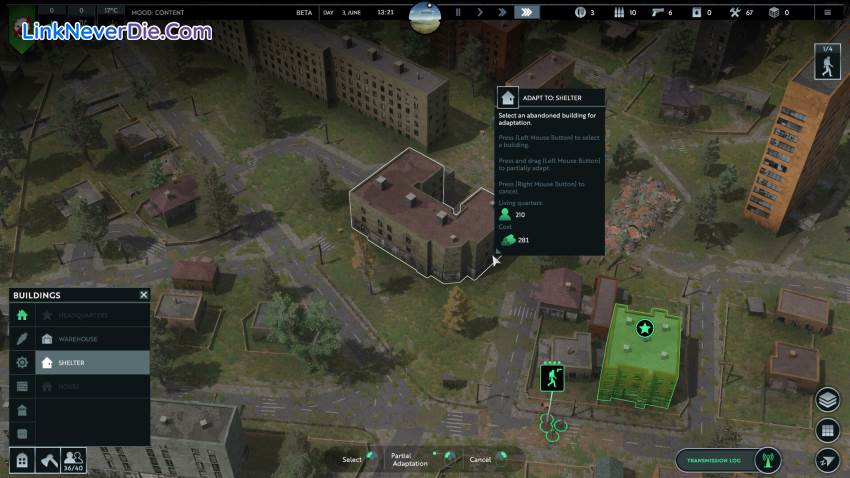Select the green house category tab
Image resolution: width=850 pixels, height=478 pixels.
tap(22, 315)
